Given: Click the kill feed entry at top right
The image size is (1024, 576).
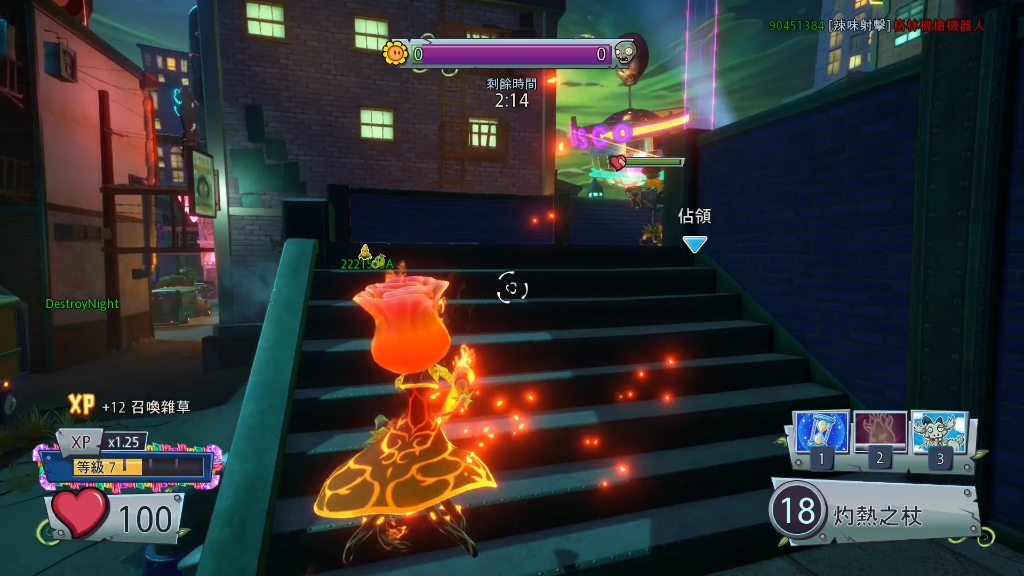Looking at the screenshot, I should (x=876, y=25).
